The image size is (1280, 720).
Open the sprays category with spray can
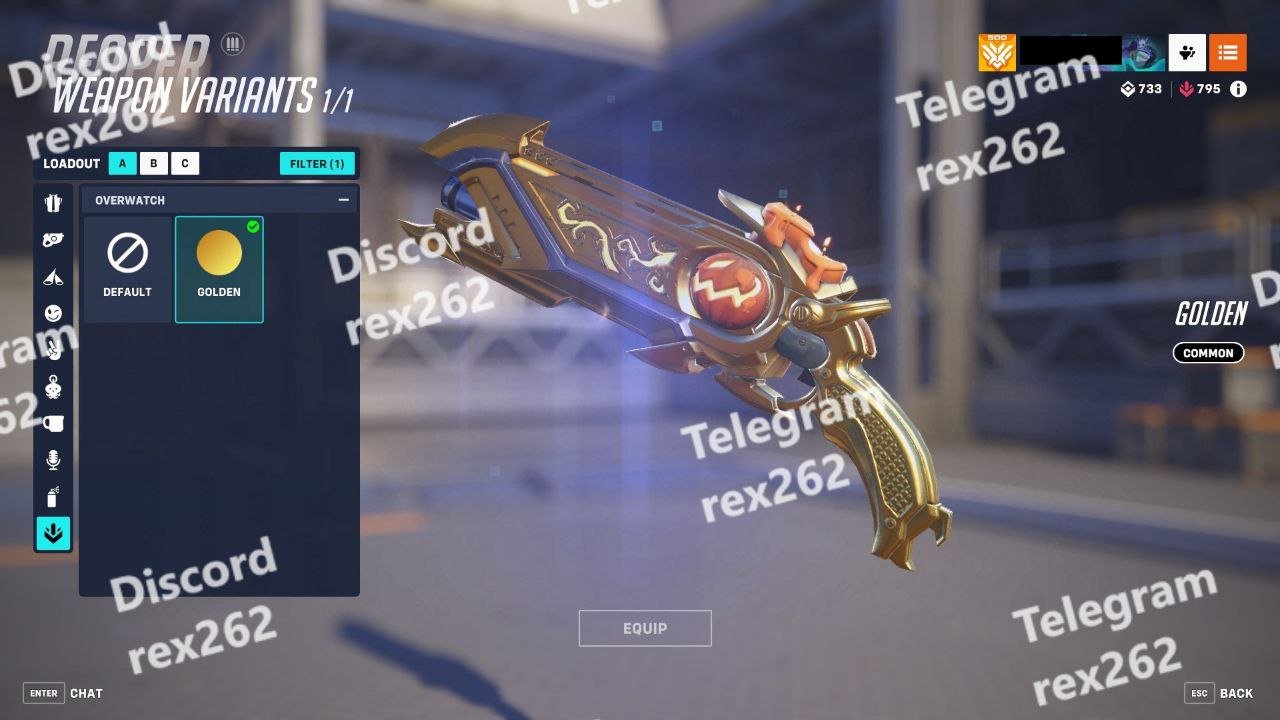[x=54, y=496]
